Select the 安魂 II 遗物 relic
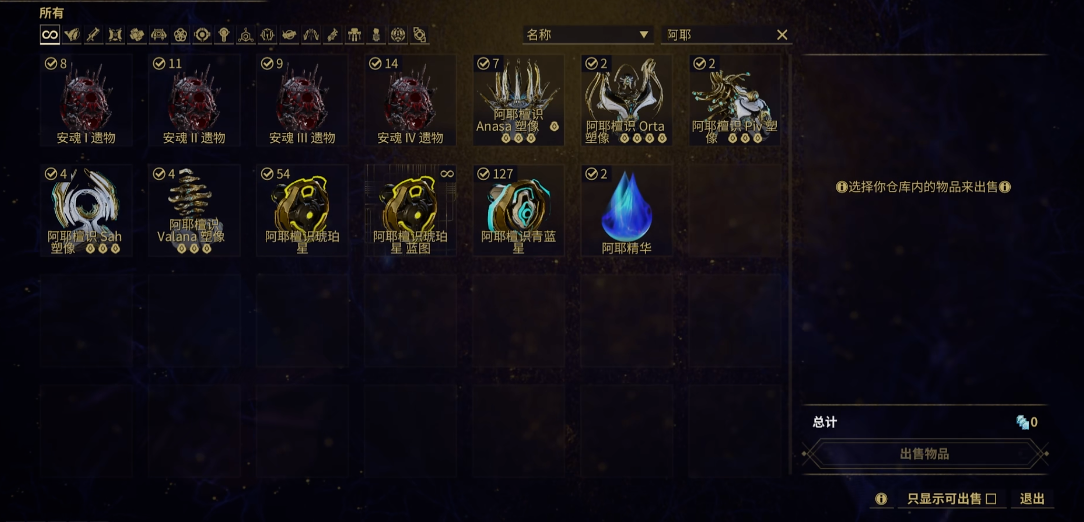 click(194, 100)
